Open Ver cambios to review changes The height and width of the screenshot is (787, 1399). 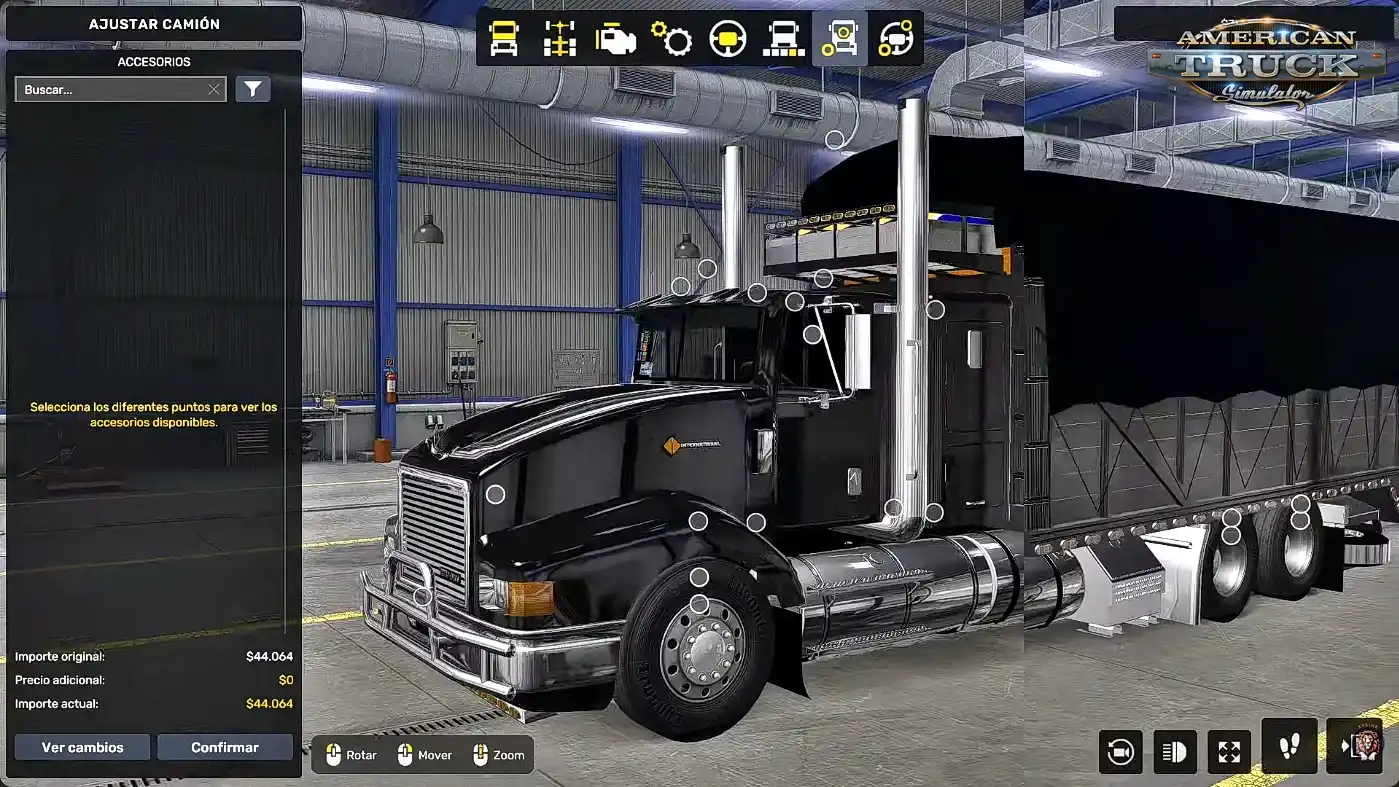pyautogui.click(x=82, y=747)
